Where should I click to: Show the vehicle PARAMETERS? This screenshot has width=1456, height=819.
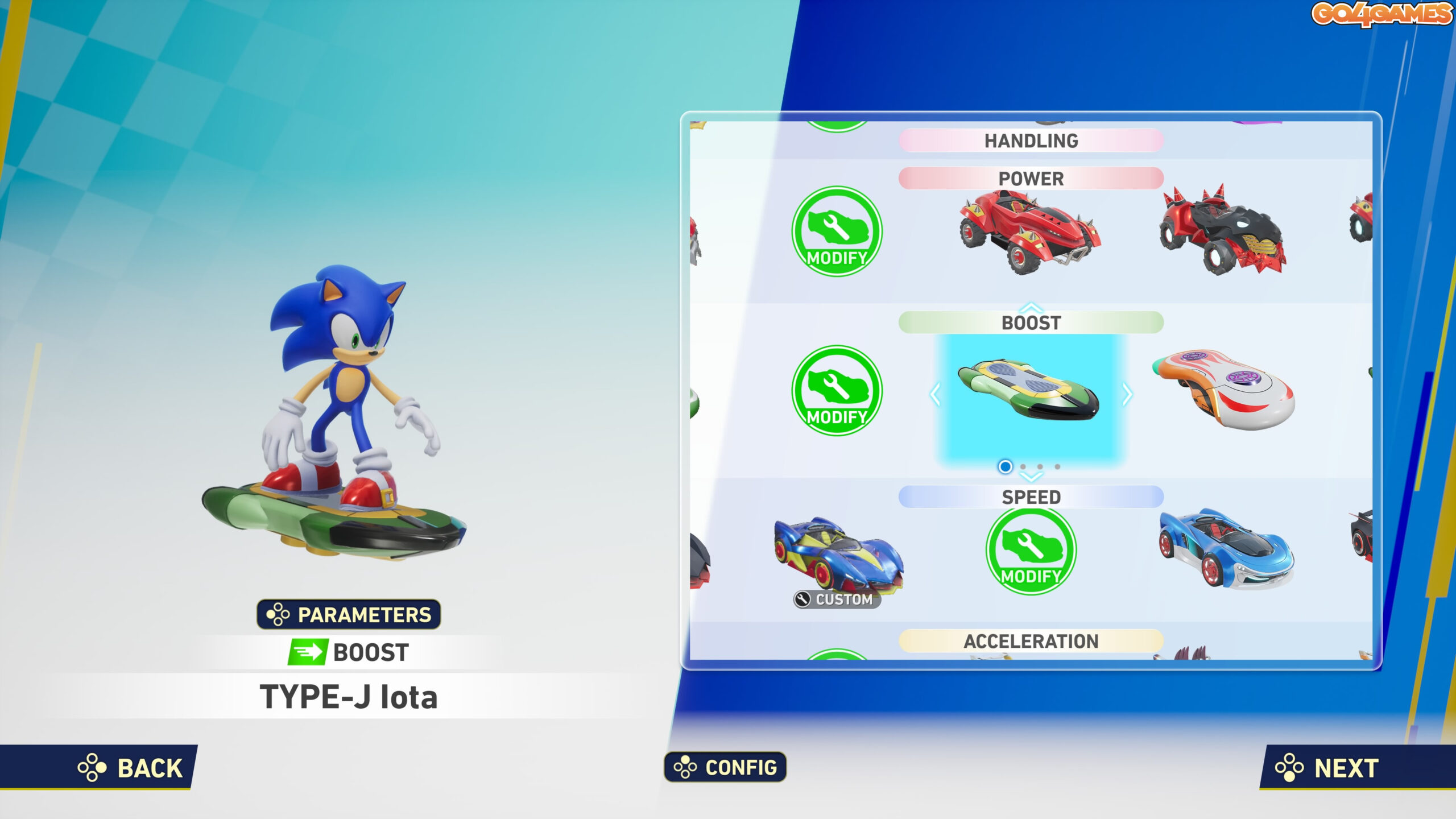click(349, 615)
